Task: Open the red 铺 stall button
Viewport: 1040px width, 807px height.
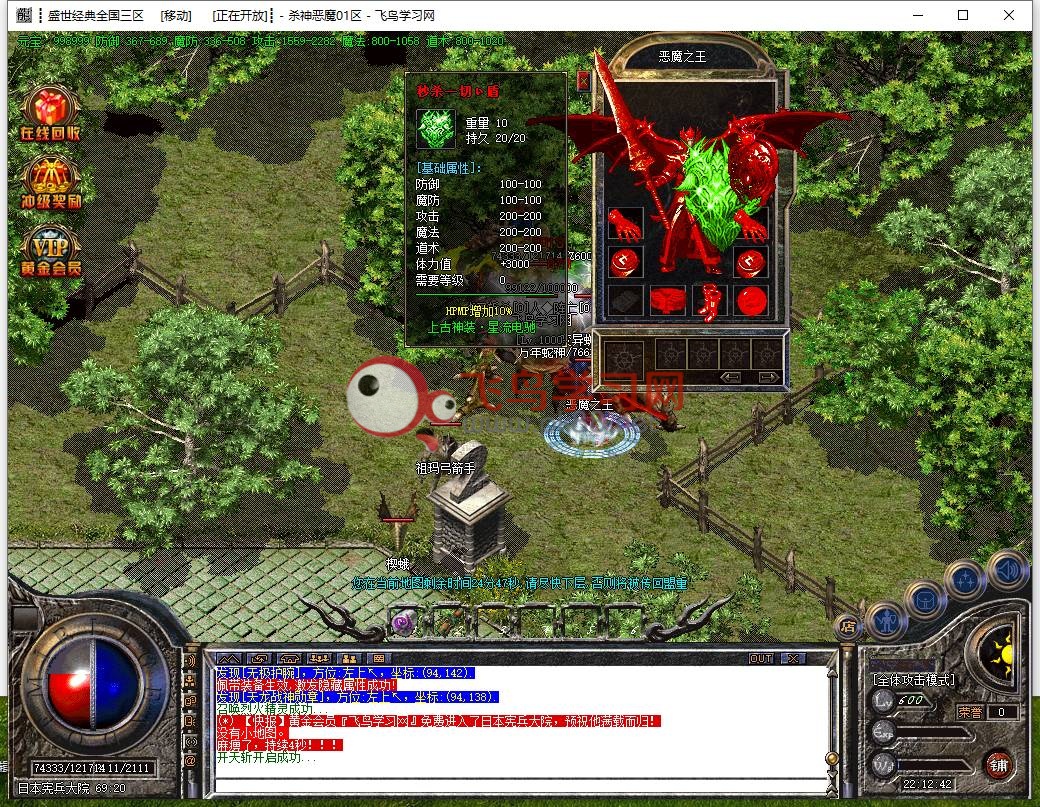Action: pyautogui.click(x=996, y=765)
